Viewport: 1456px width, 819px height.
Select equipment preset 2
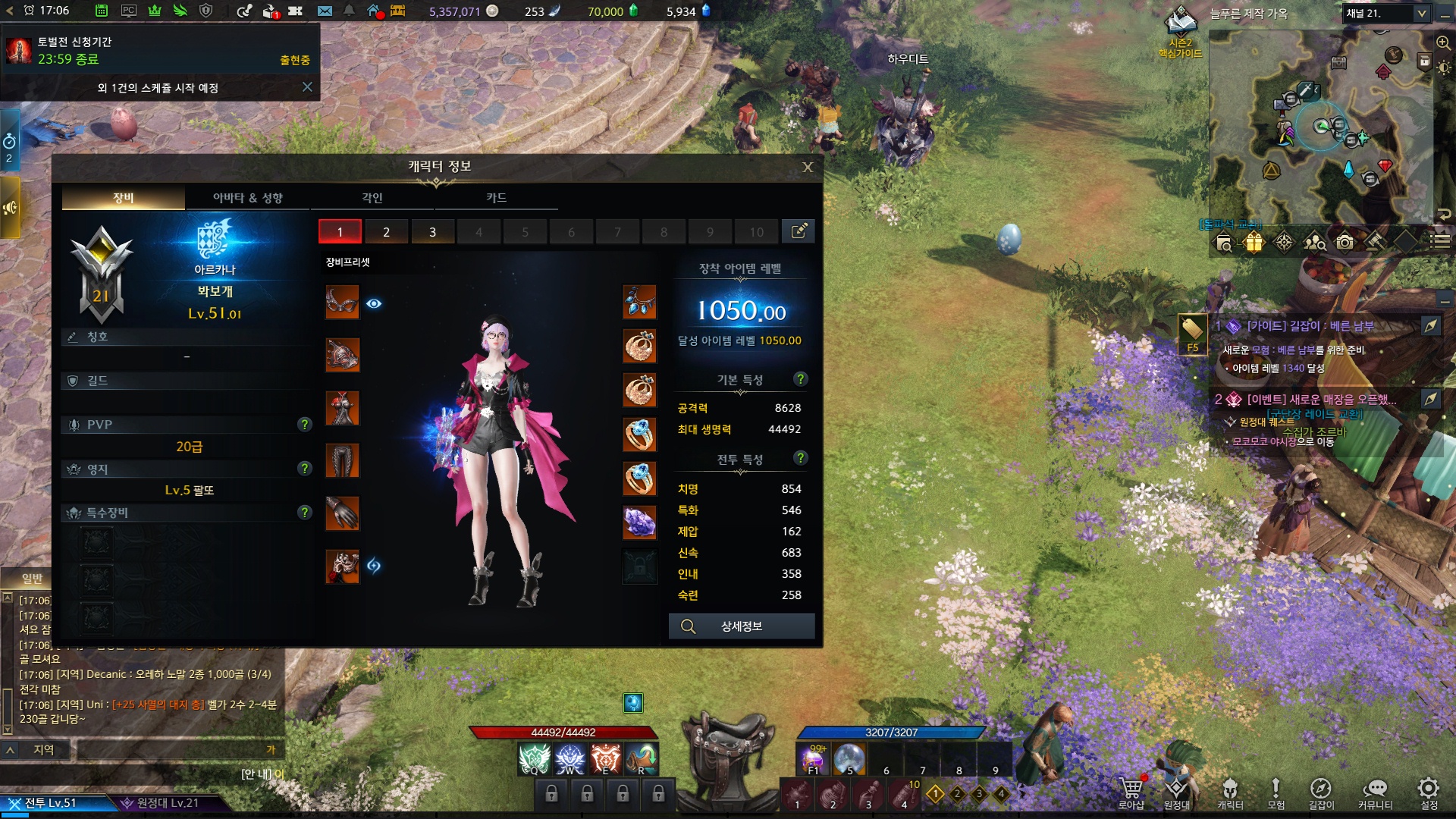[x=386, y=232]
